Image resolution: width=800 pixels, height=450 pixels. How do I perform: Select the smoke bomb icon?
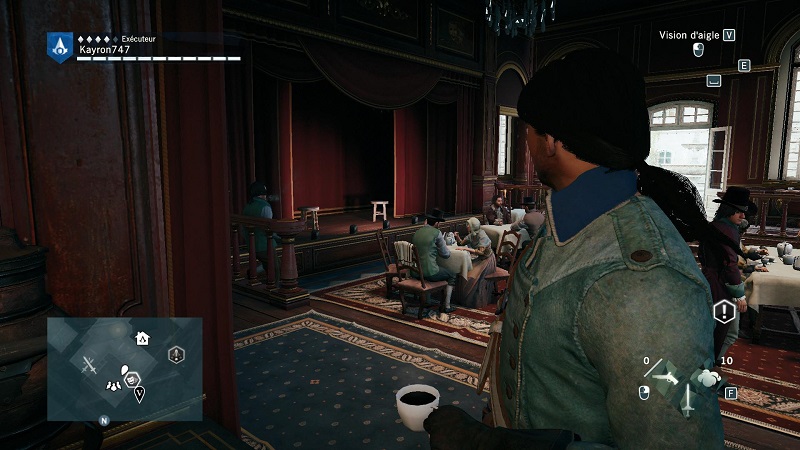click(x=709, y=377)
